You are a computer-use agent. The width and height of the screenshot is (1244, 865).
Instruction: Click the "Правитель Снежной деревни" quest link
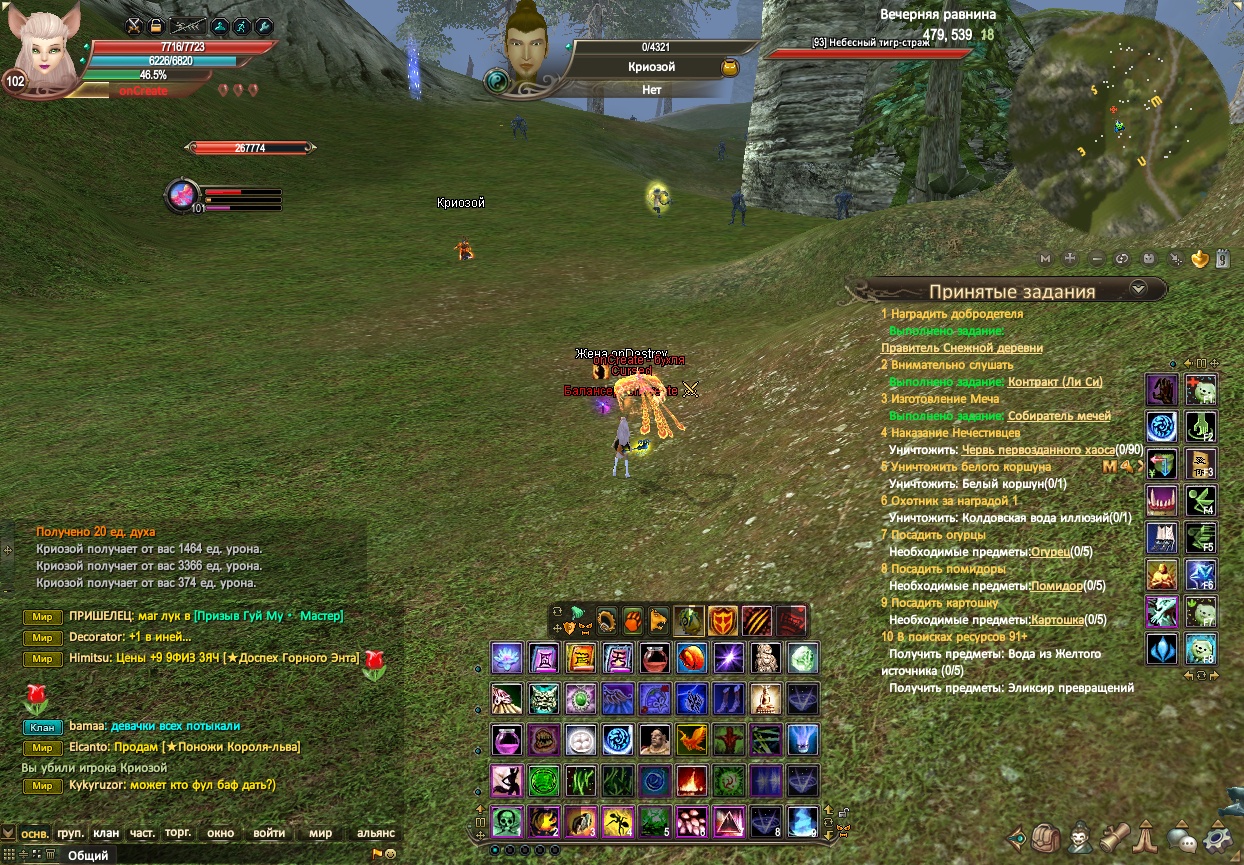961,348
